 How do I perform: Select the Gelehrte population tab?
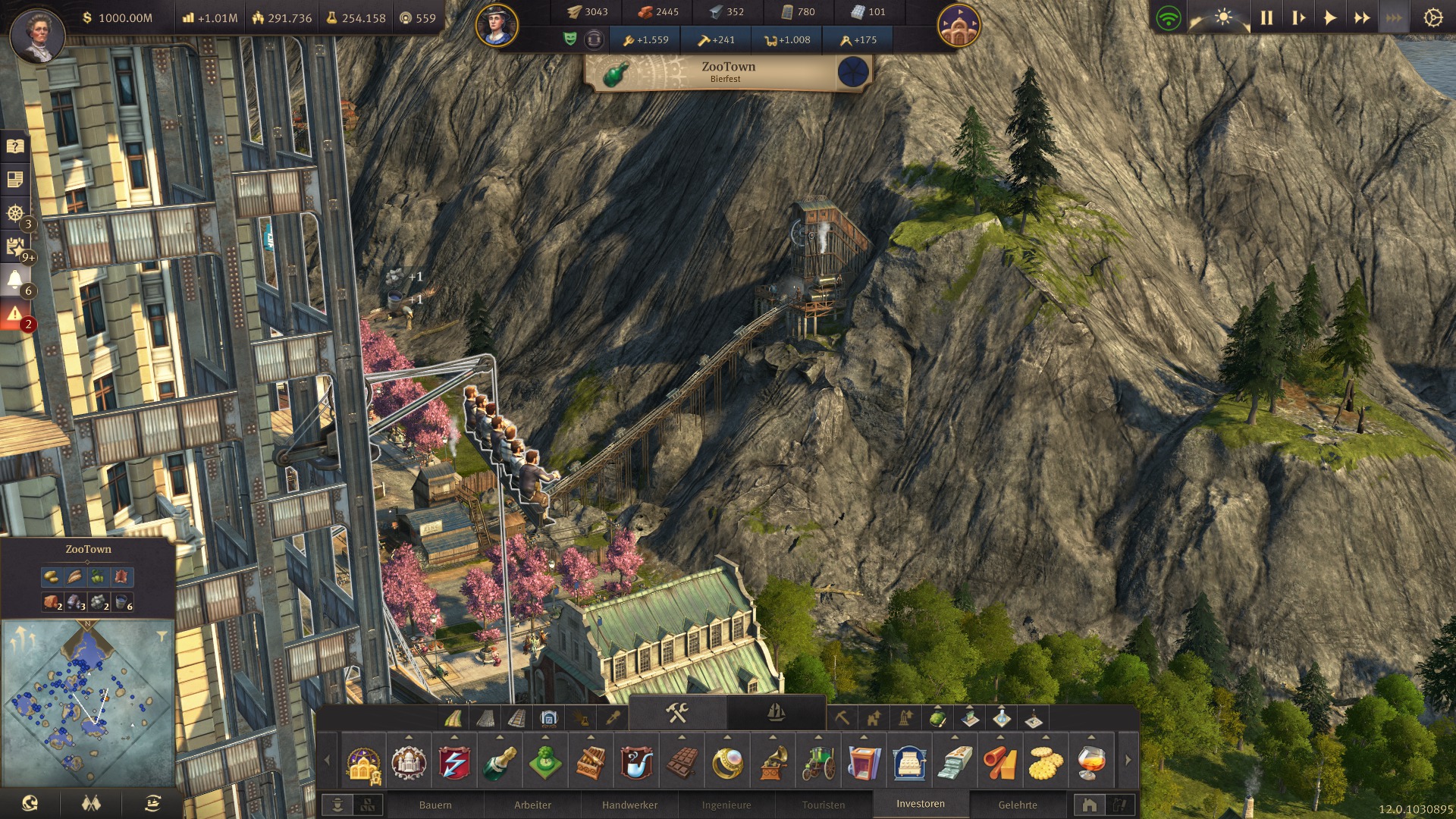pyautogui.click(x=1018, y=805)
